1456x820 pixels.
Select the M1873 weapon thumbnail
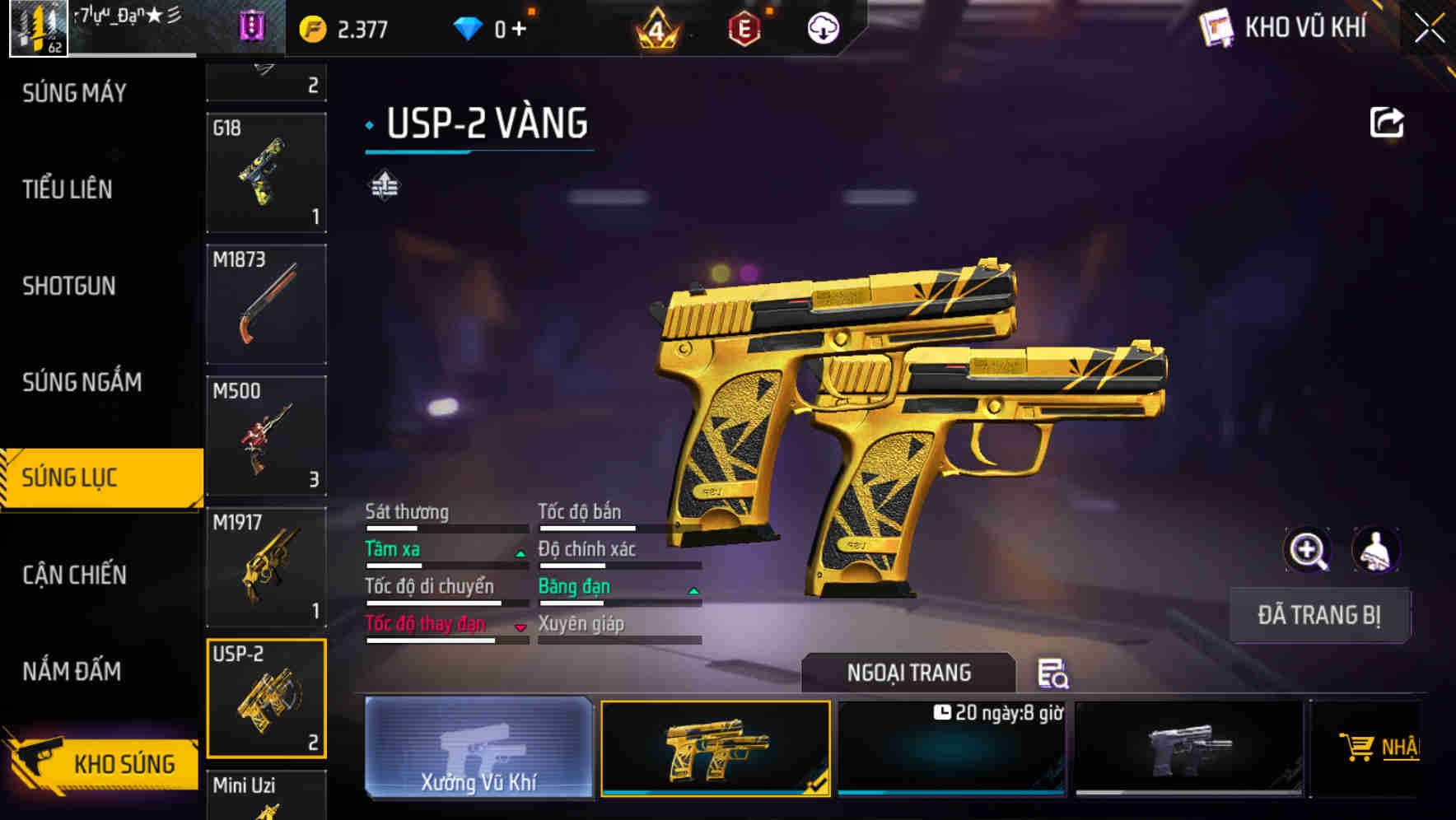pos(266,304)
